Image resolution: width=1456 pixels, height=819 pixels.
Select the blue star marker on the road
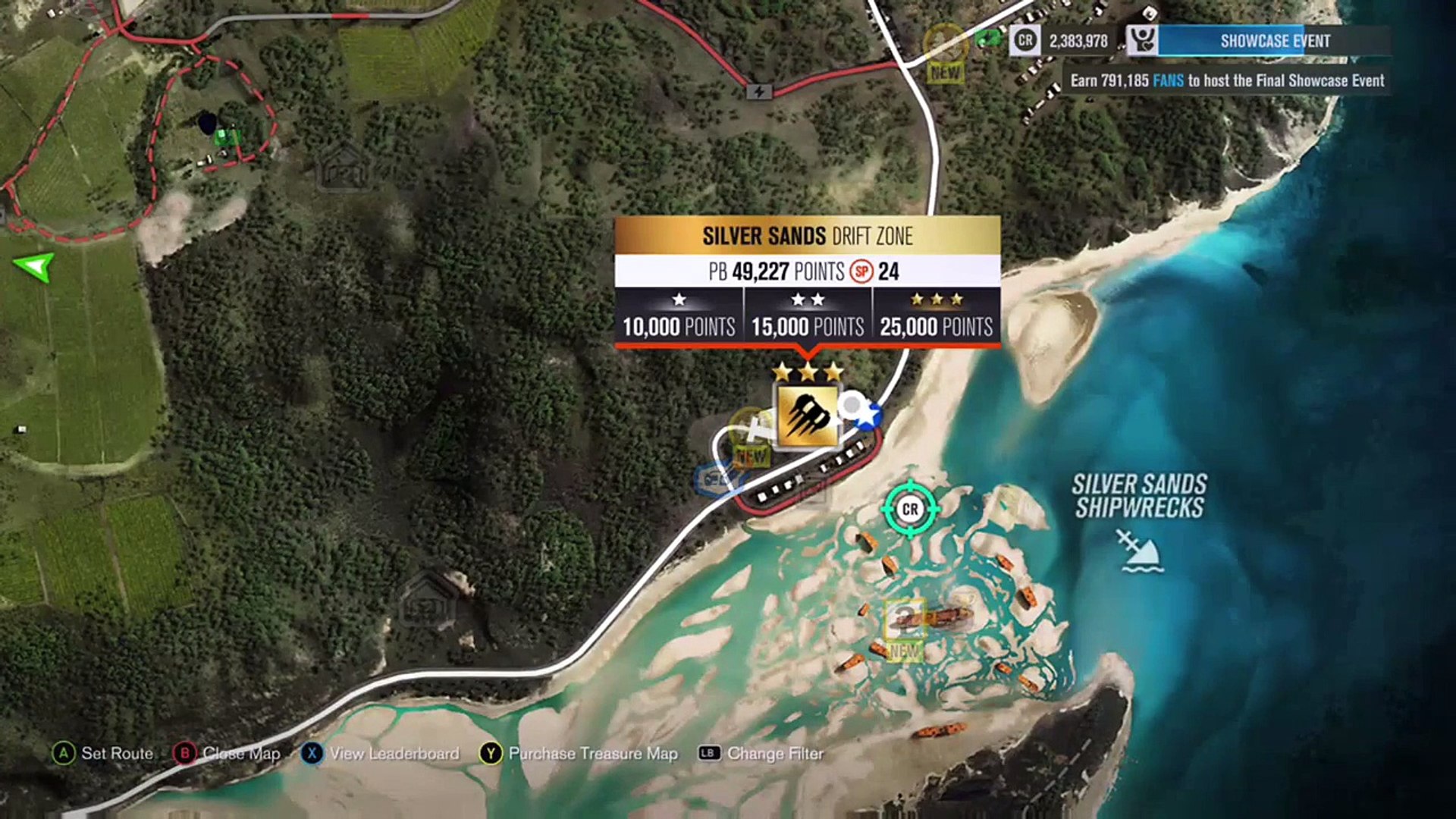pos(870,416)
